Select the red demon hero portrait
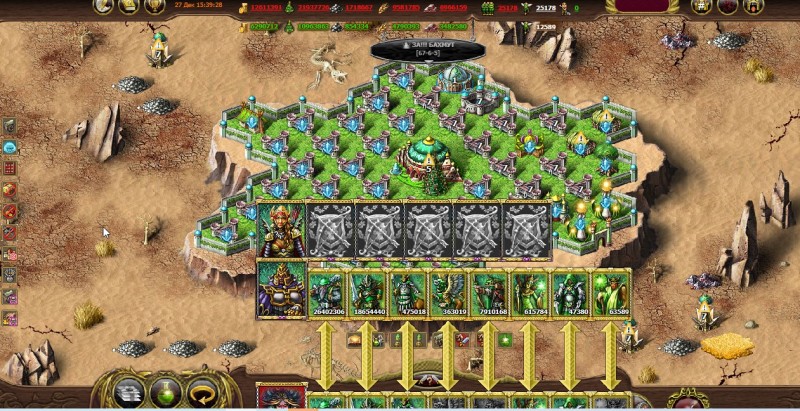 (281, 398)
